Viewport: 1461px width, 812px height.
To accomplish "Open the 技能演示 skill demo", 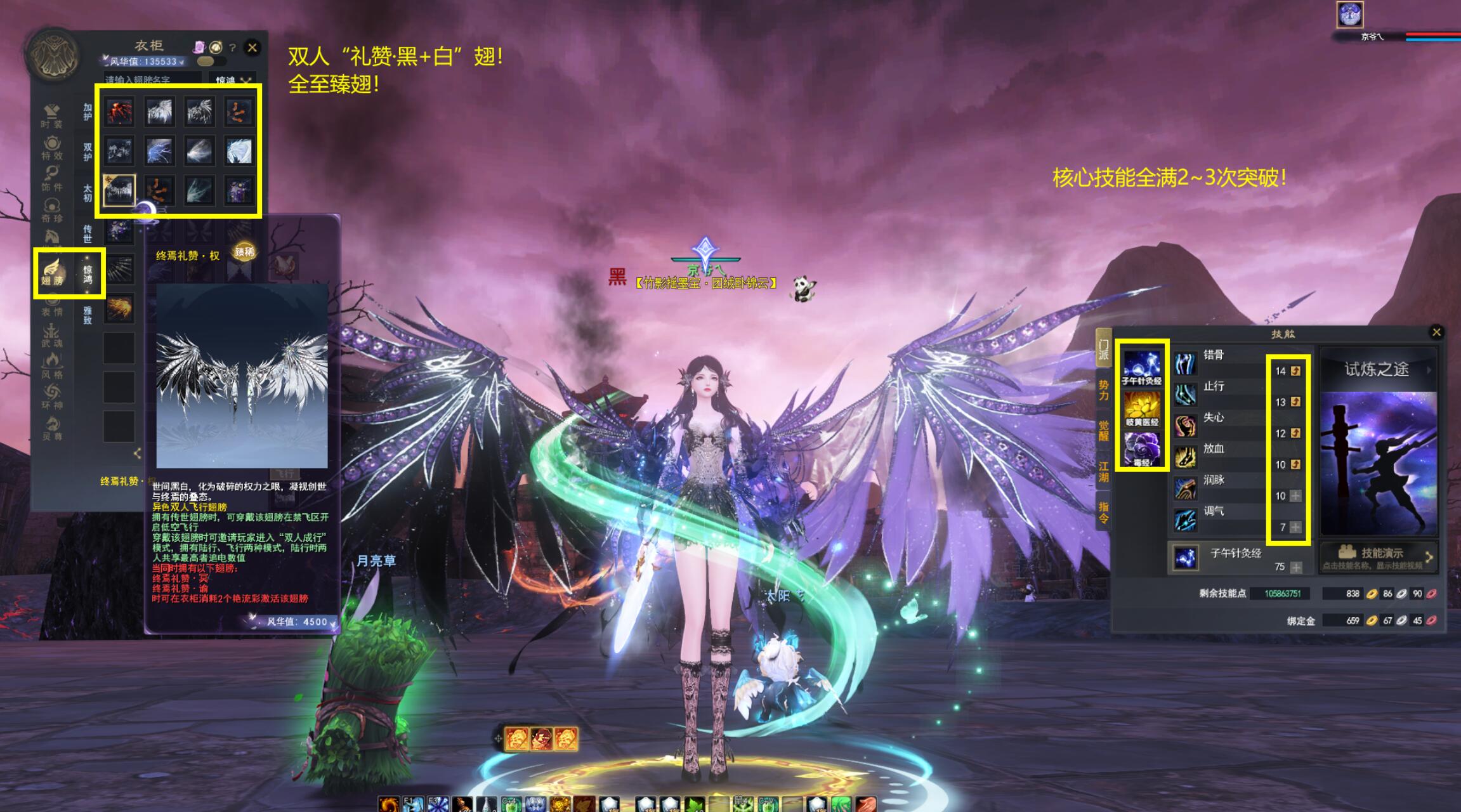I will pyautogui.click(x=1378, y=556).
